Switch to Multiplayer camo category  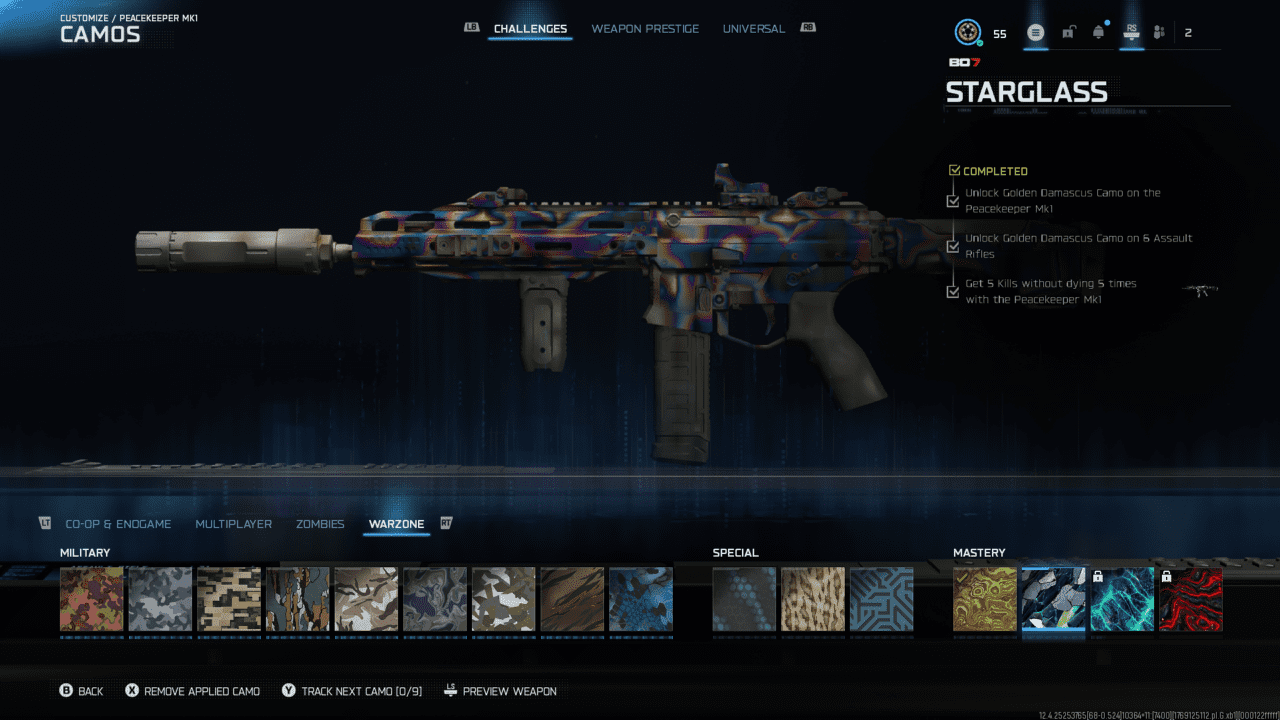(x=233, y=524)
